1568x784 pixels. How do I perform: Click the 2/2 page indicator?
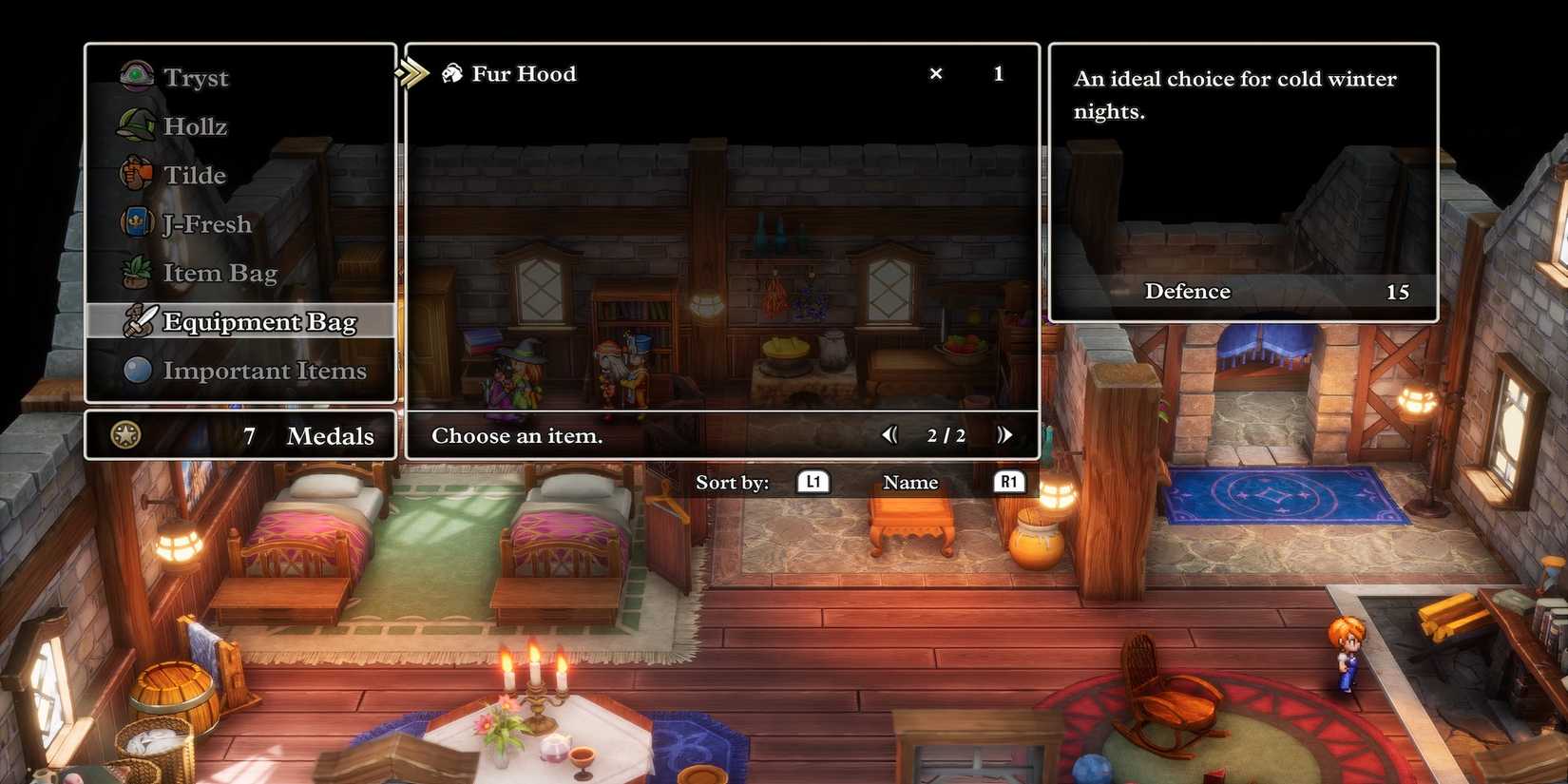click(947, 435)
